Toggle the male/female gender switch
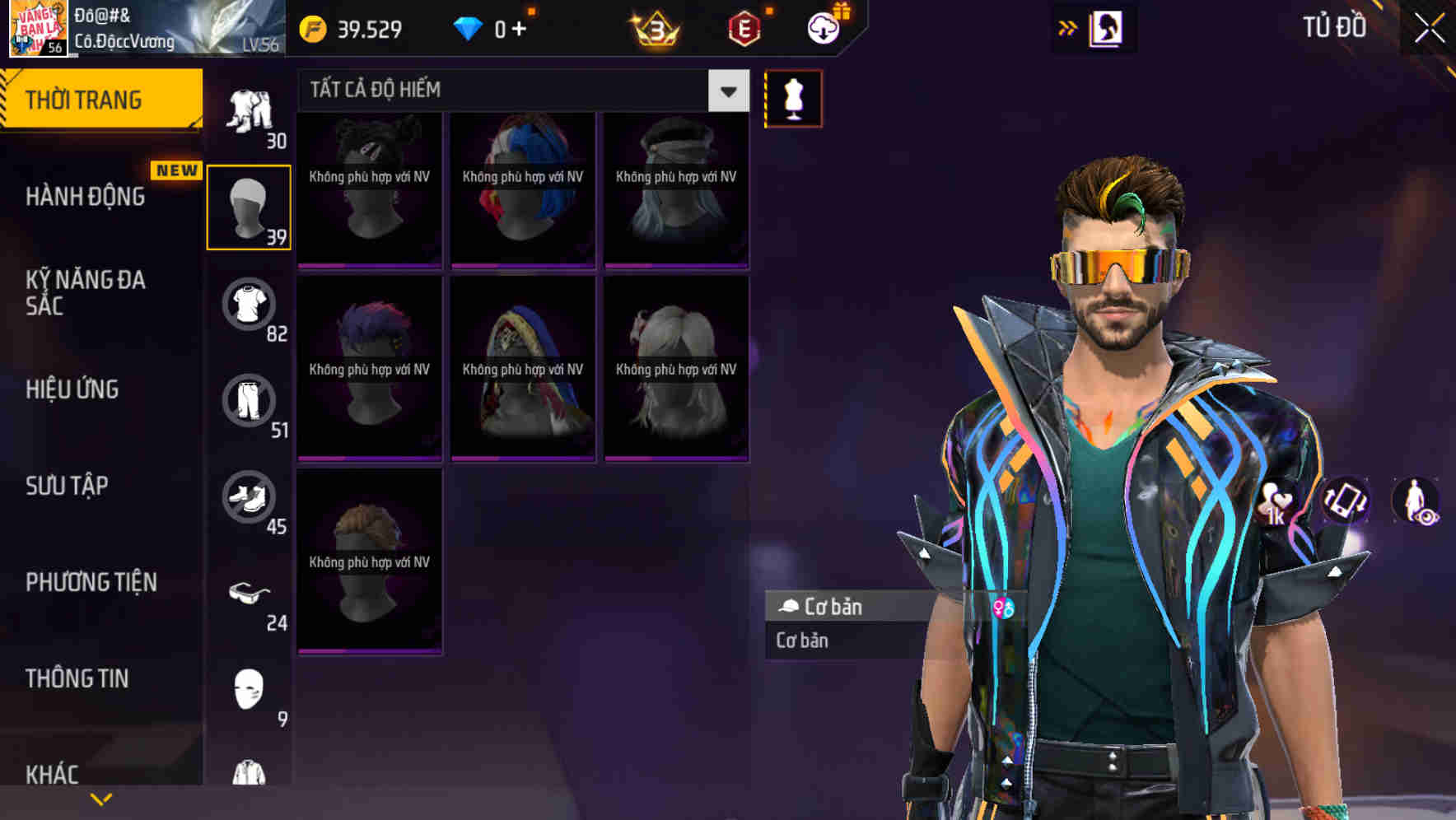The width and height of the screenshot is (1456, 820). point(1004,606)
